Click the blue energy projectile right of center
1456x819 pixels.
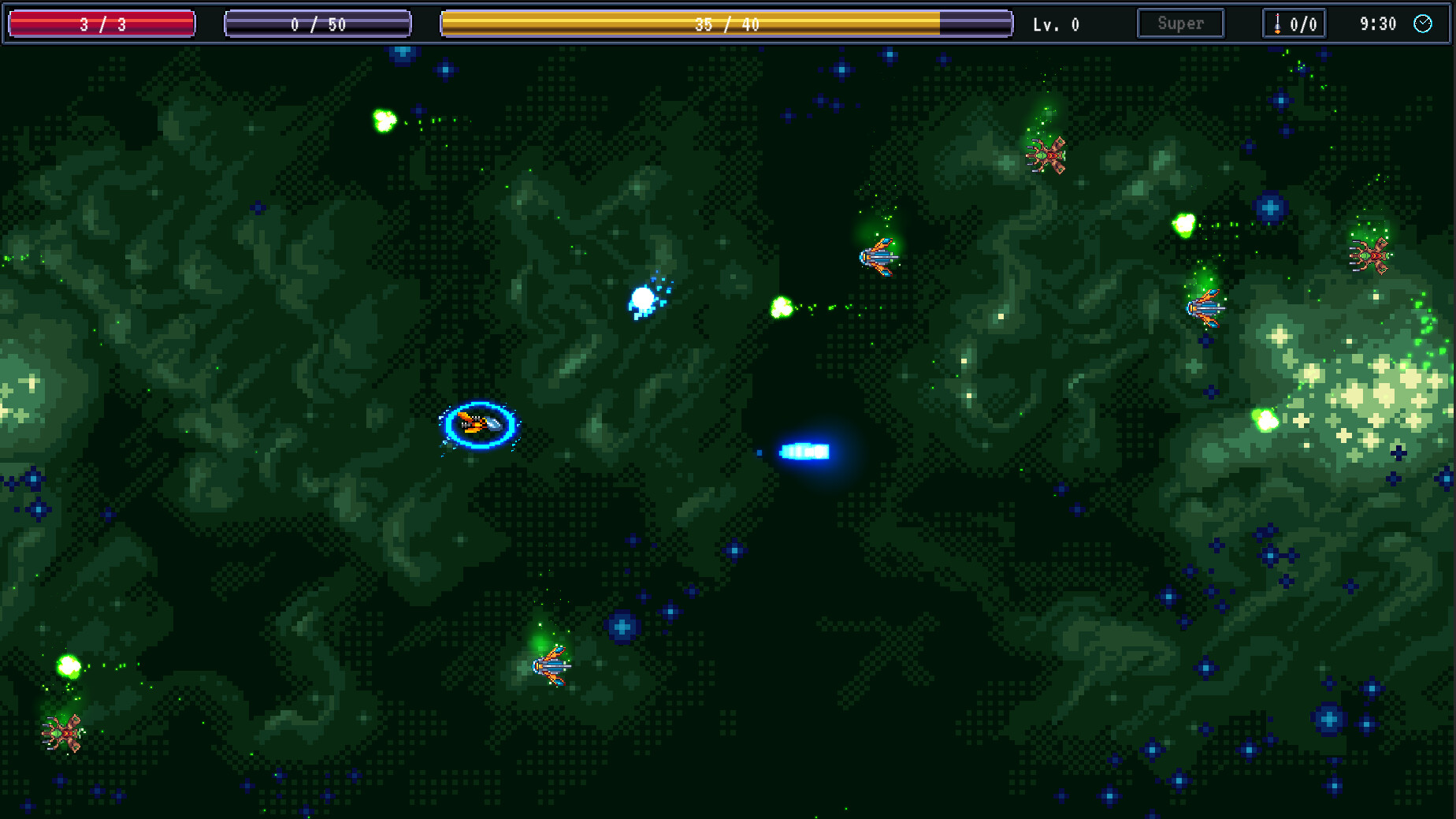point(807,450)
